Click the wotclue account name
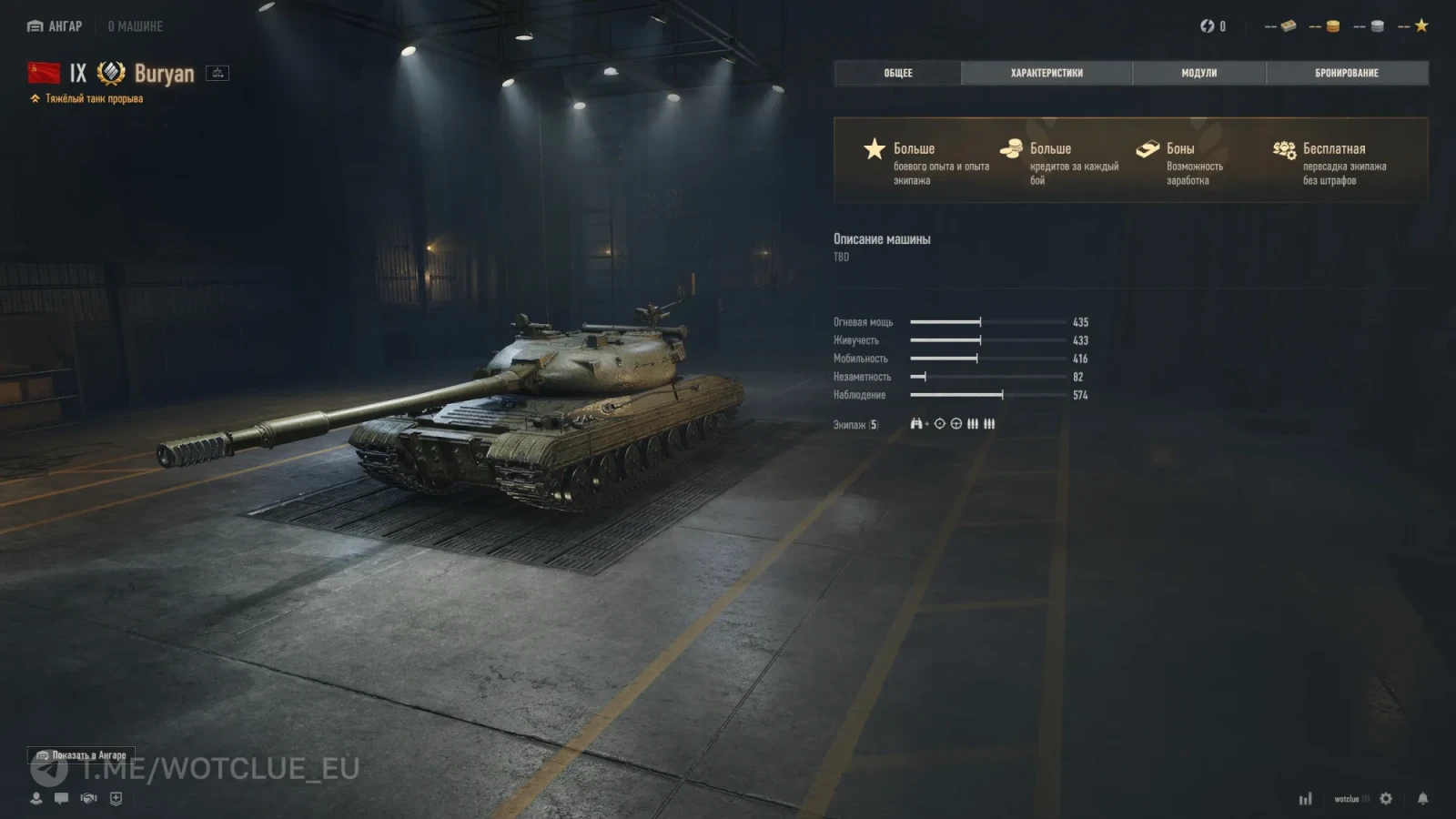 click(x=1347, y=799)
